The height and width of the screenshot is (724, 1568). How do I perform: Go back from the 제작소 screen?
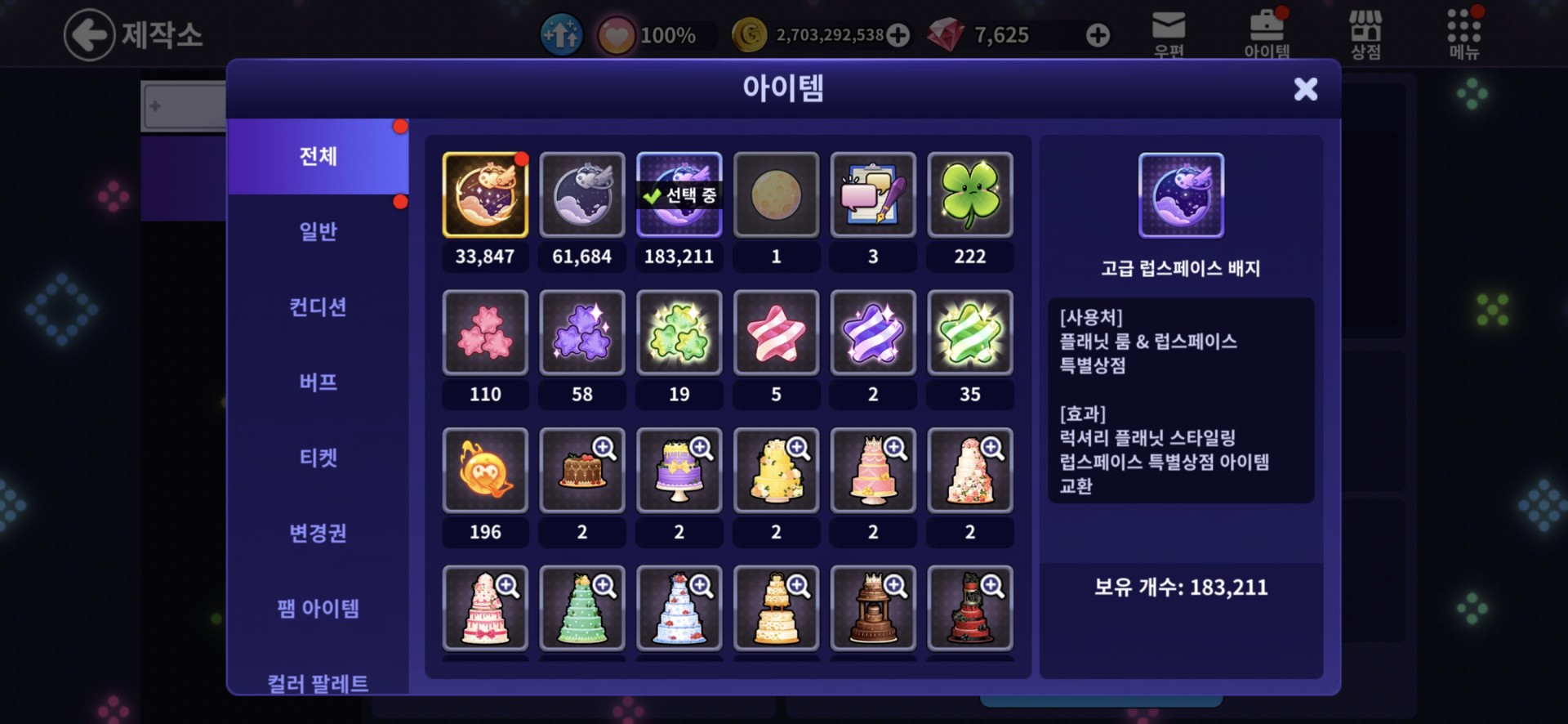tap(89, 35)
